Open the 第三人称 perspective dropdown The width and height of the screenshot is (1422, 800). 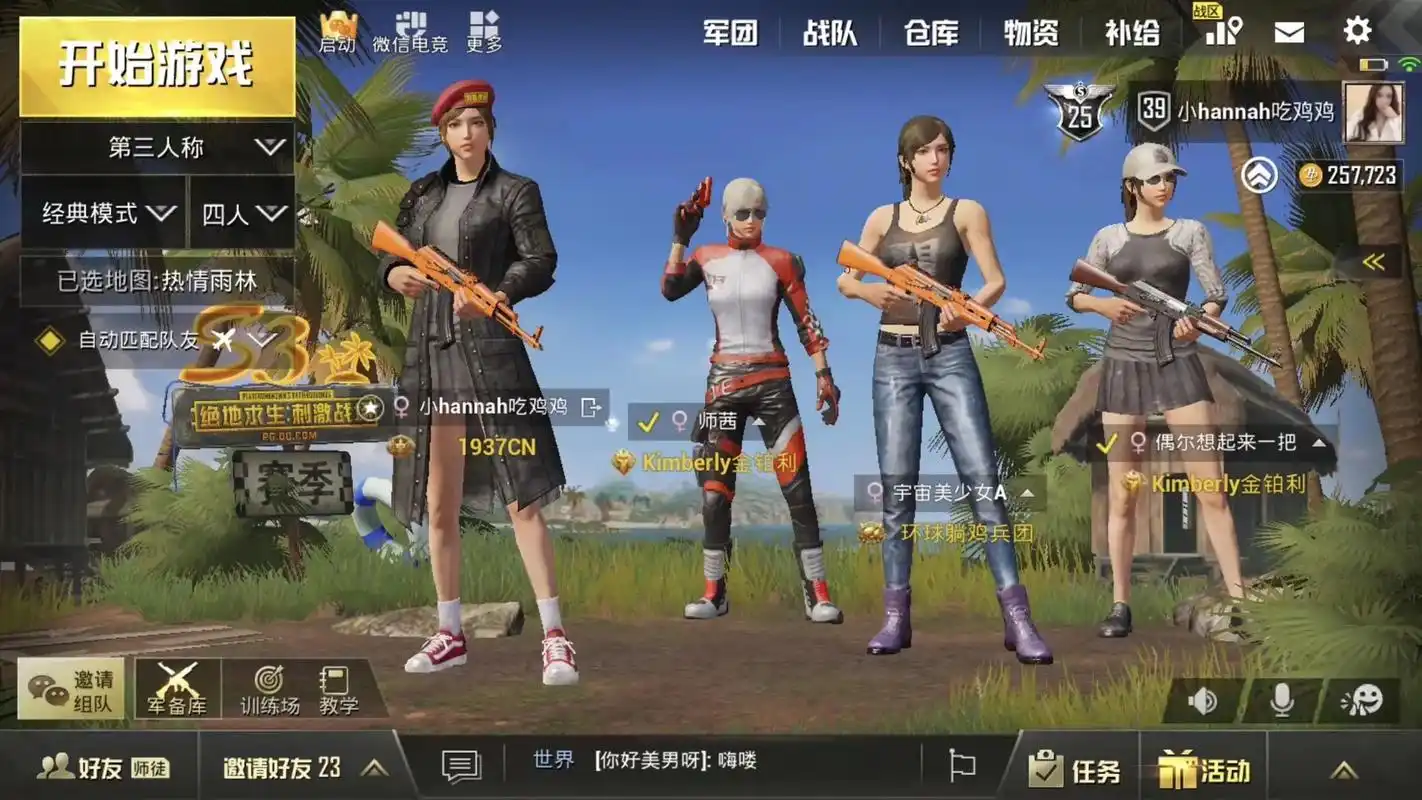[x=155, y=146]
